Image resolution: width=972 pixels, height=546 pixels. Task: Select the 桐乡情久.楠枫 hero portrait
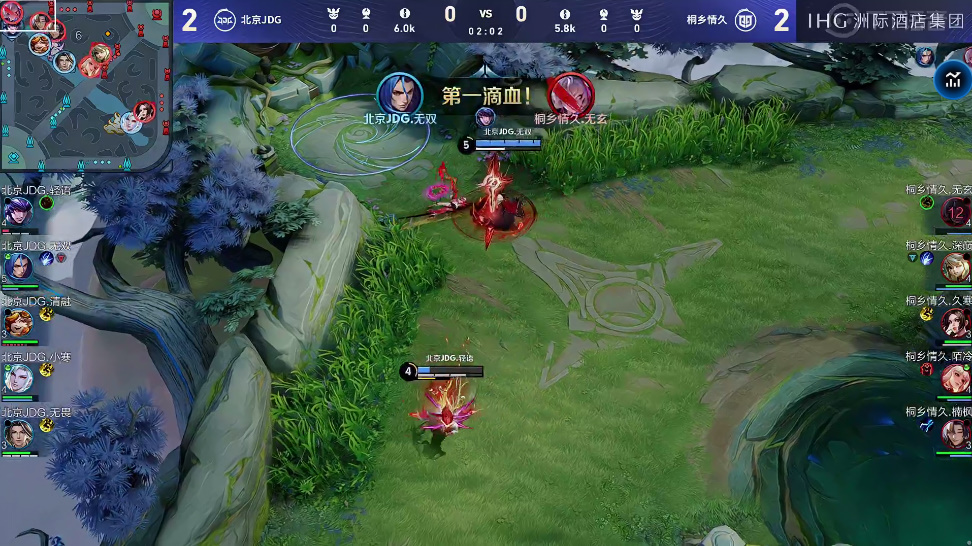(x=954, y=434)
